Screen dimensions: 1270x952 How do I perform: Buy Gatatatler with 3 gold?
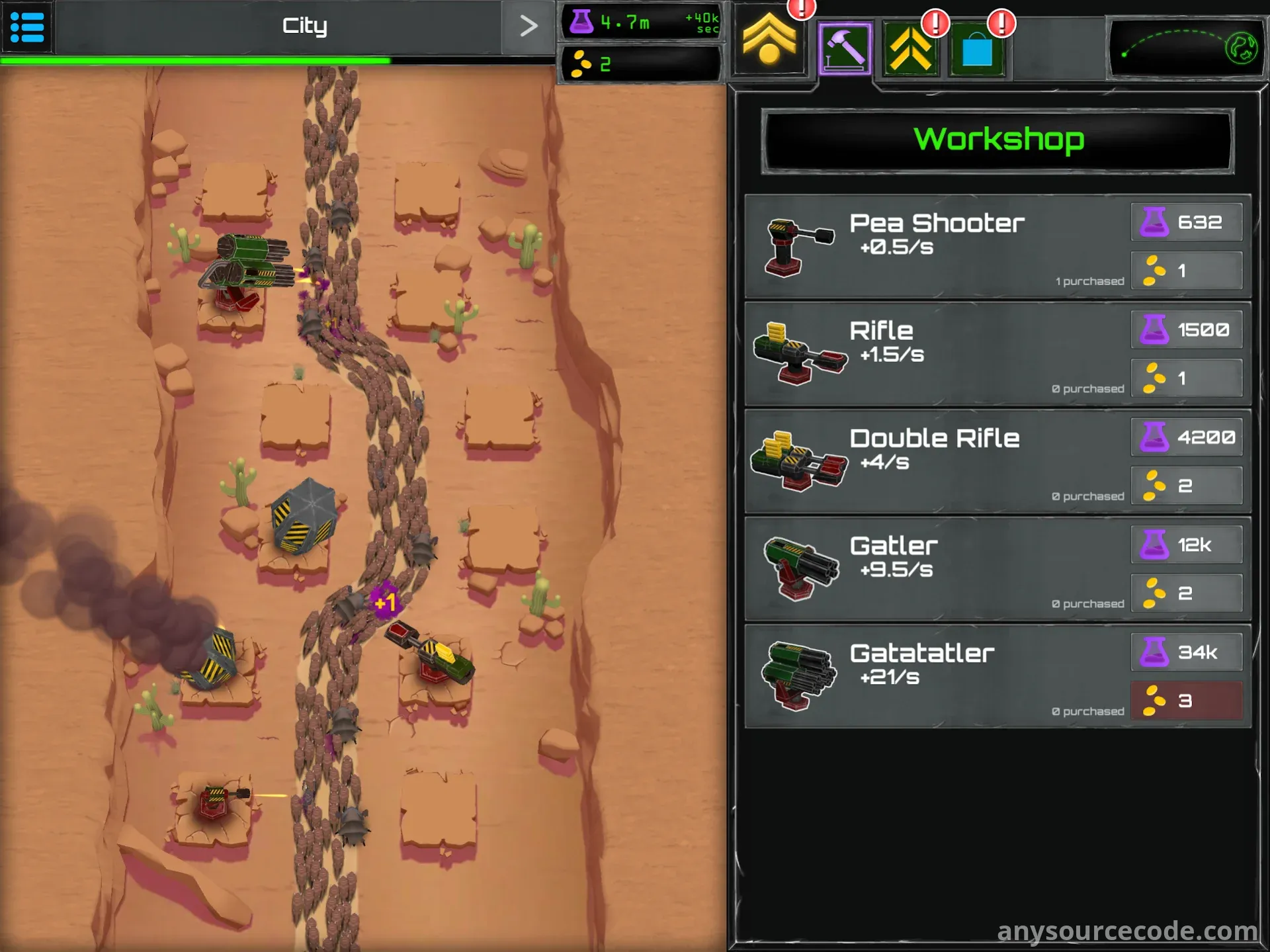(x=1187, y=701)
